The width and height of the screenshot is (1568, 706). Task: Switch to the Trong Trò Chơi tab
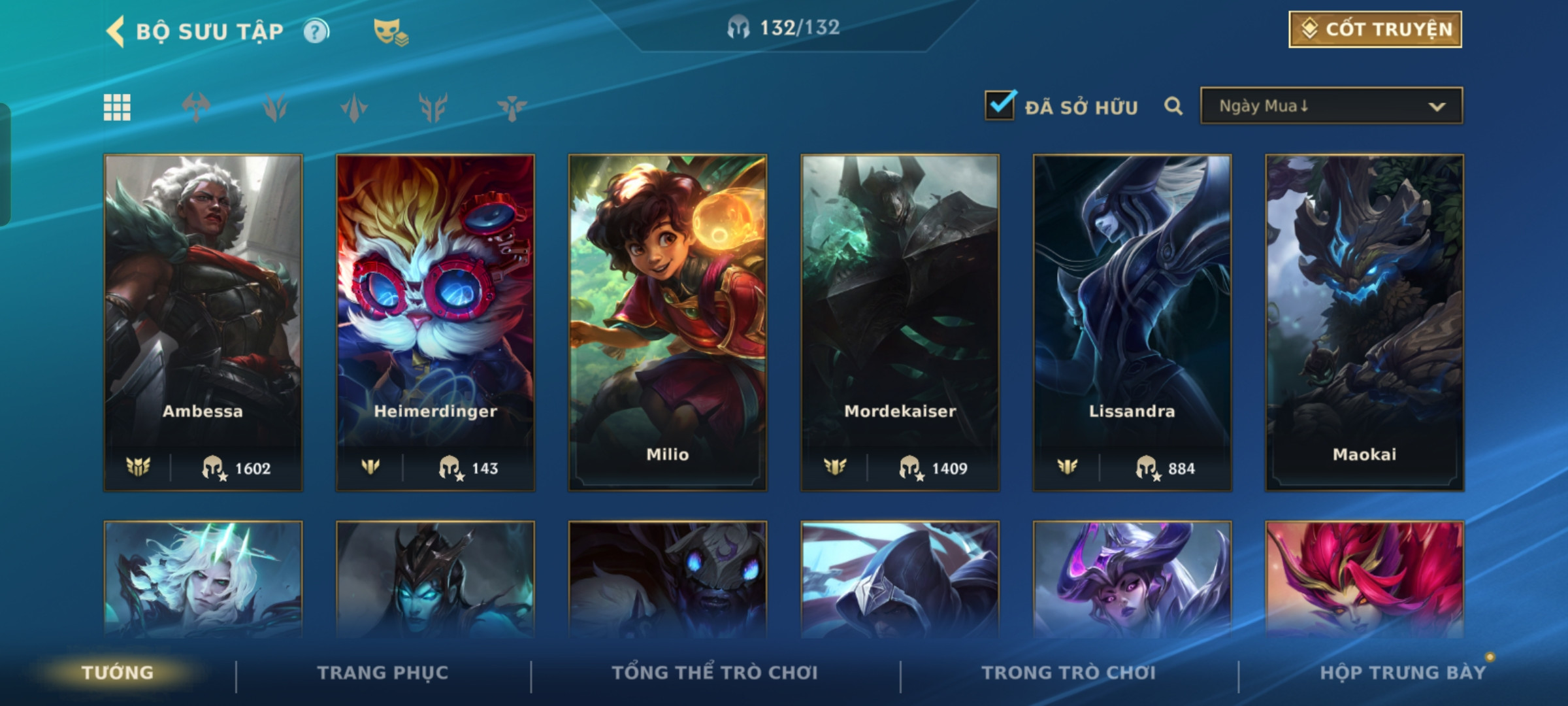click(1069, 673)
